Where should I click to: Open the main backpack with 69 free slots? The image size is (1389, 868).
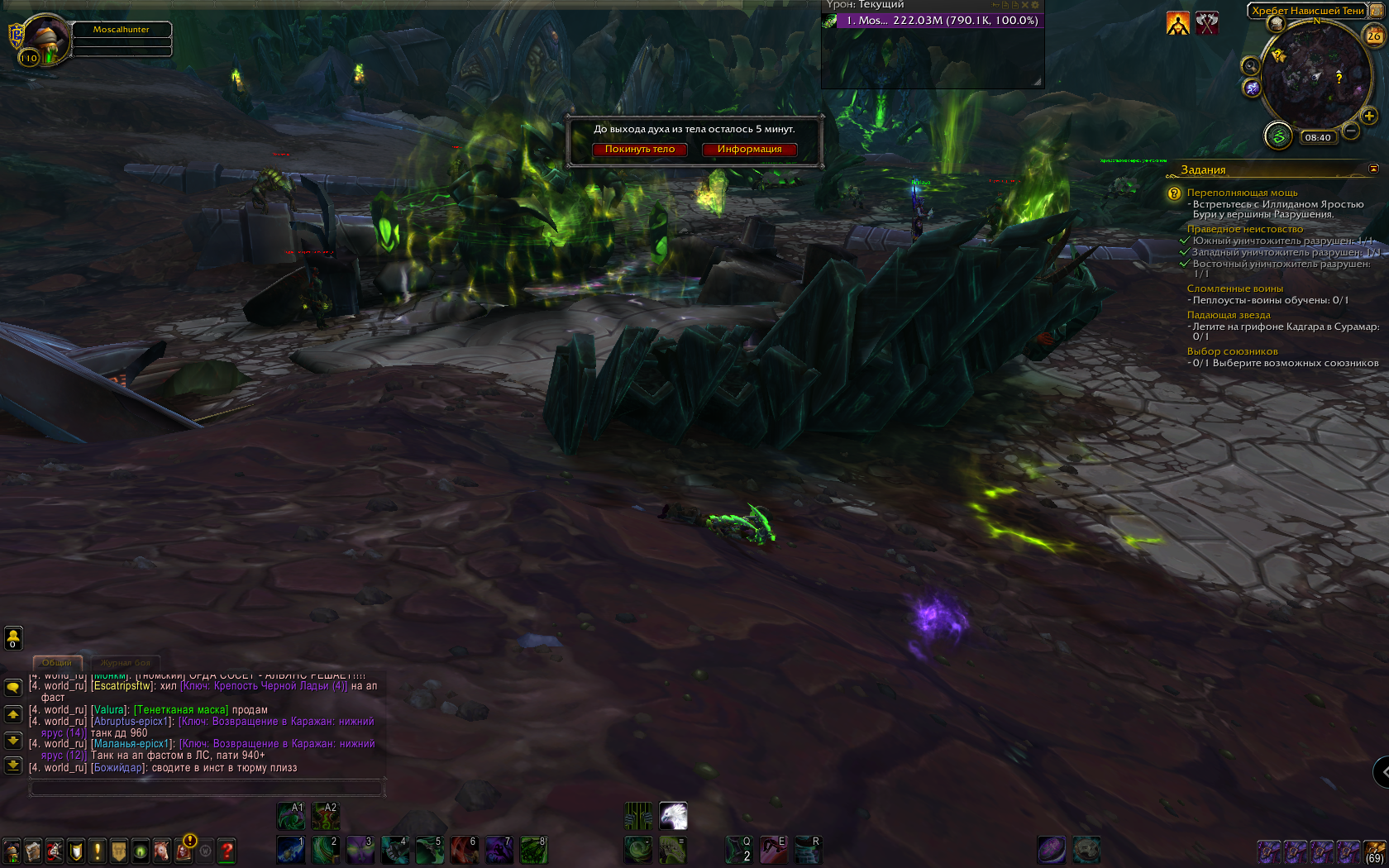pyautogui.click(x=1374, y=851)
